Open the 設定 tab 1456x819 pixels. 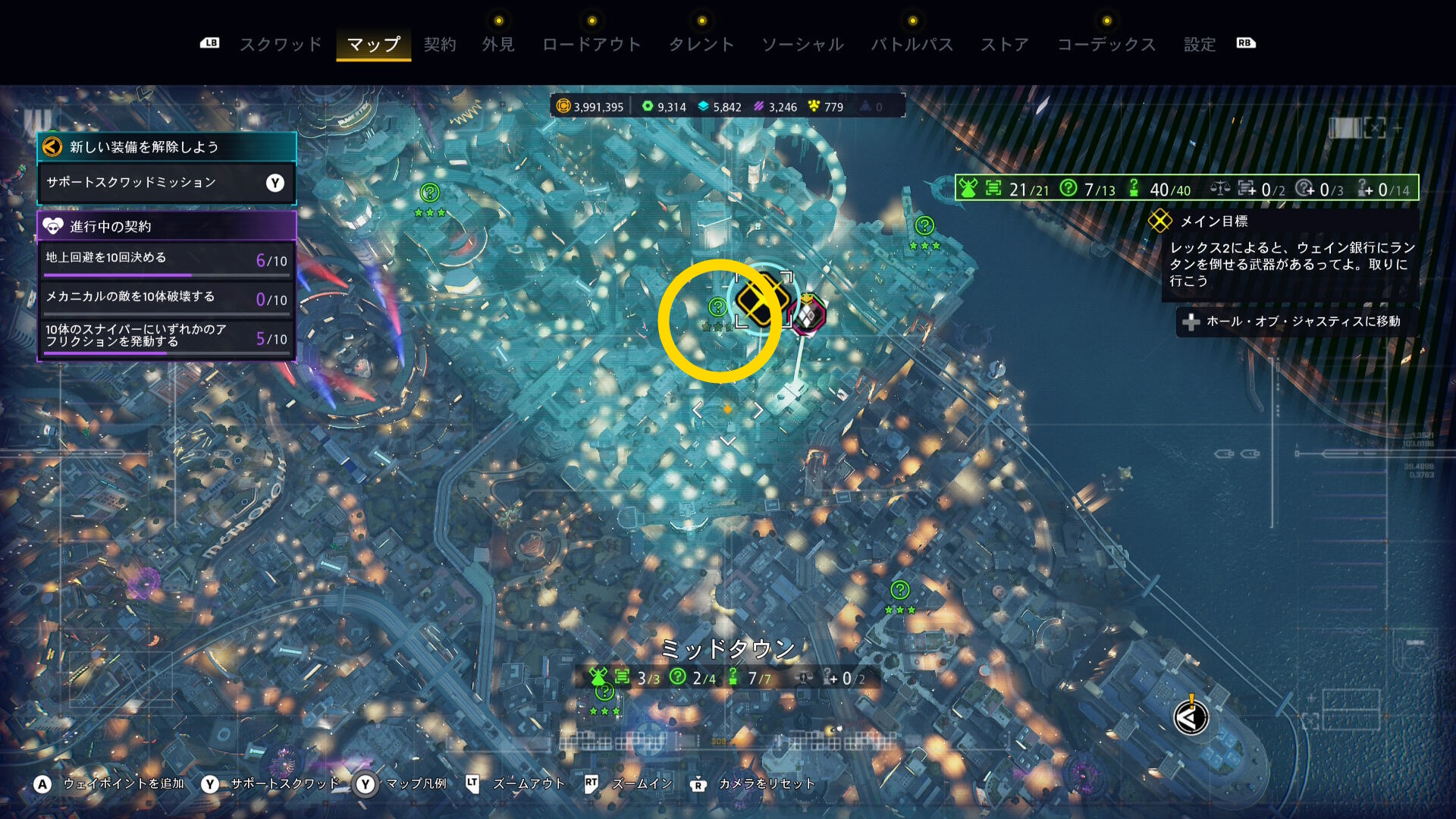pyautogui.click(x=1200, y=45)
